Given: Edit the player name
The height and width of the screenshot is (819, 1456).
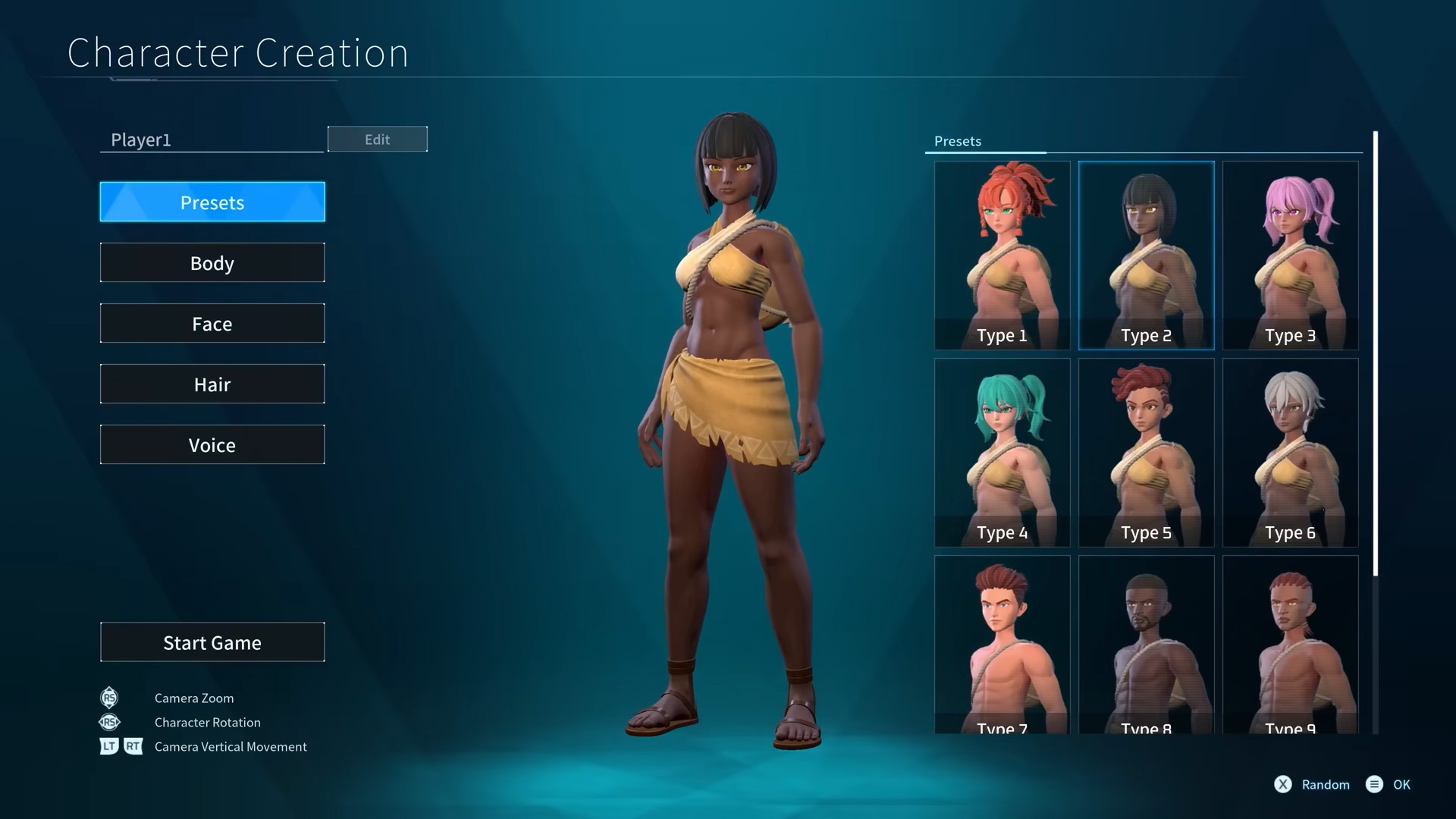Looking at the screenshot, I should pyautogui.click(x=377, y=139).
